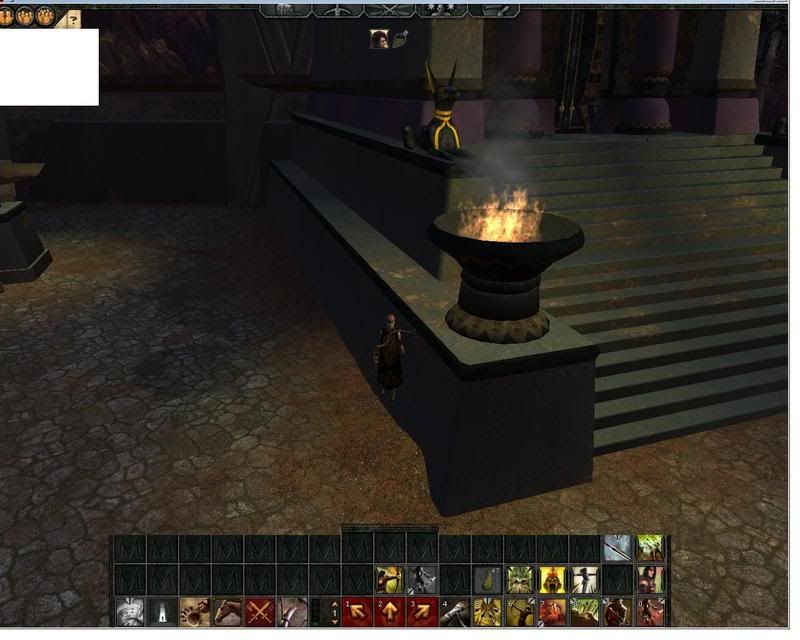Open the help question mark button
Screen dimensions: 800x640
pos(73,18)
